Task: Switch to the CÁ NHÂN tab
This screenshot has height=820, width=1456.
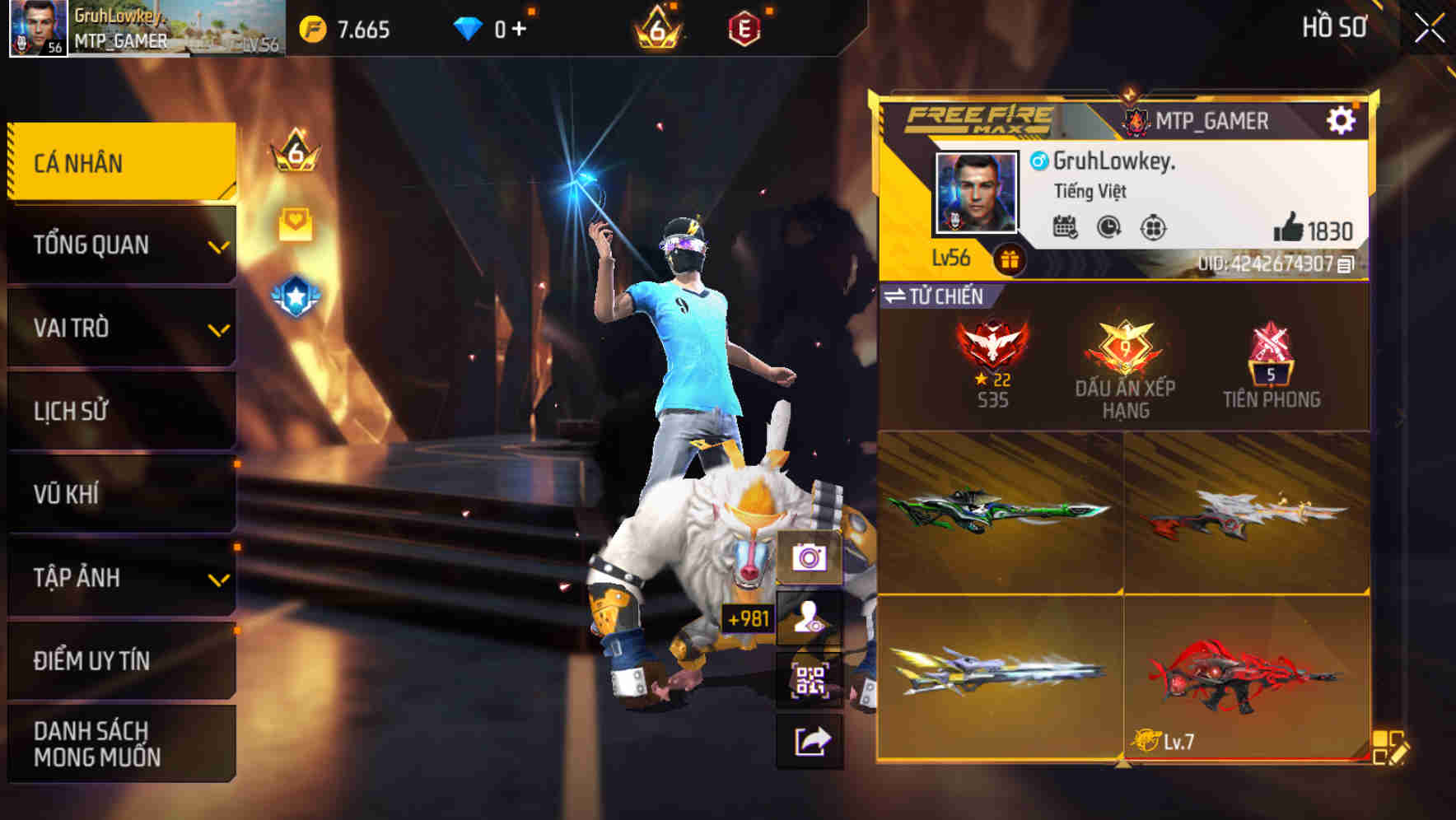Action: [119, 163]
